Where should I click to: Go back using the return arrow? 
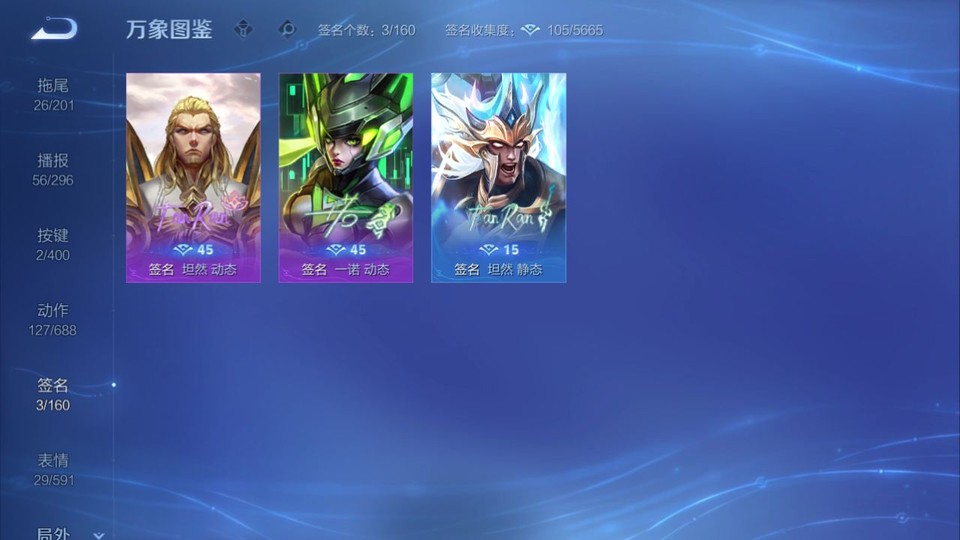pyautogui.click(x=54, y=29)
